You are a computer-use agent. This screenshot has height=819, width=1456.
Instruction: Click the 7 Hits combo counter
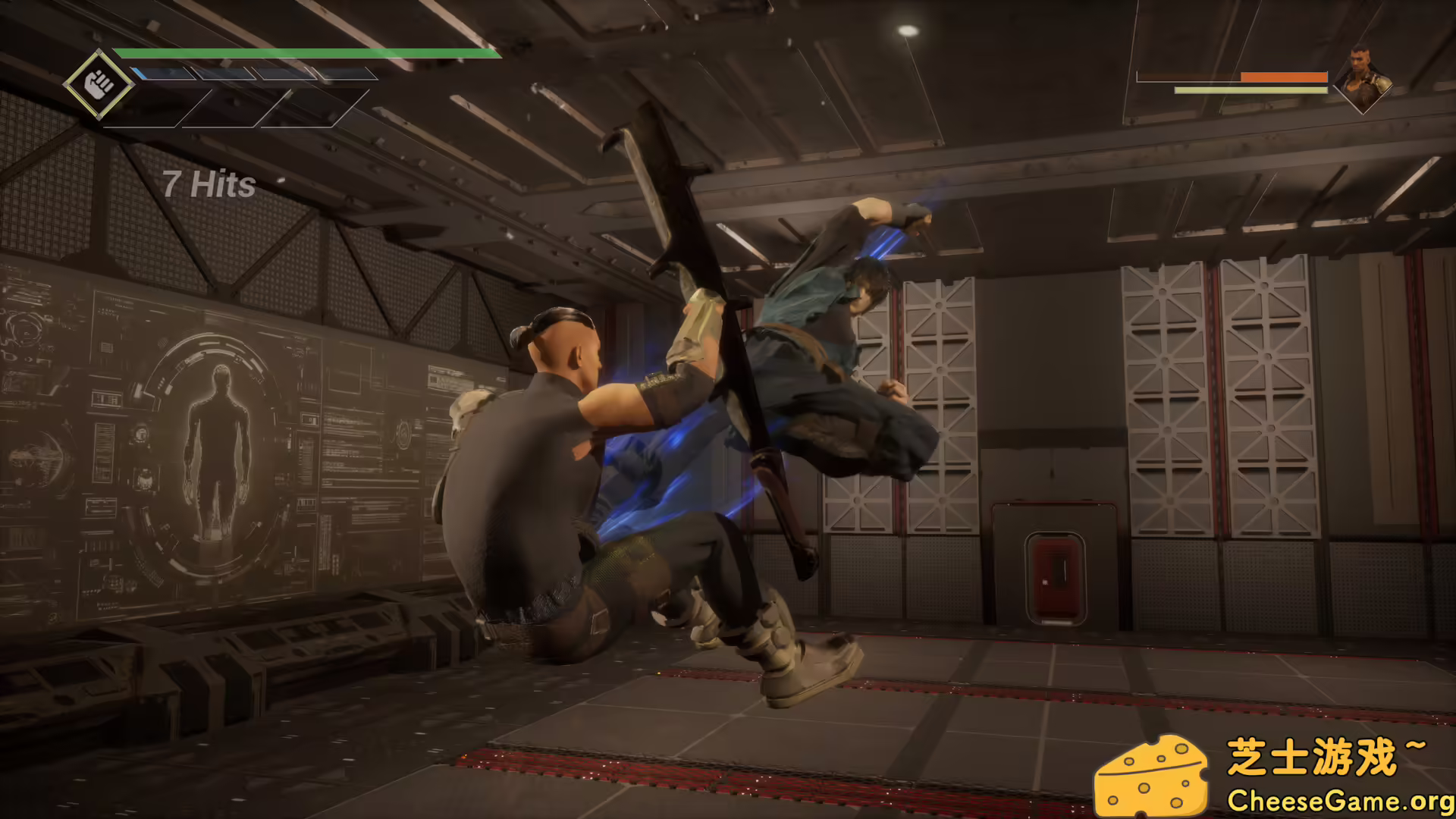pyautogui.click(x=210, y=184)
